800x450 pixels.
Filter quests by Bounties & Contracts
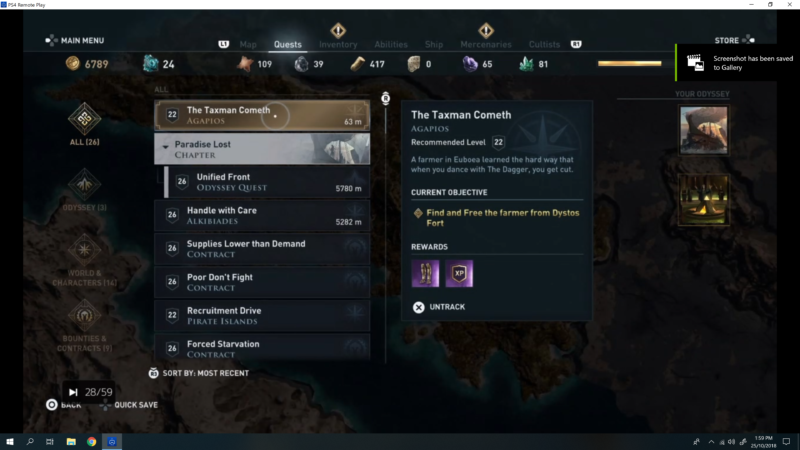click(84, 322)
